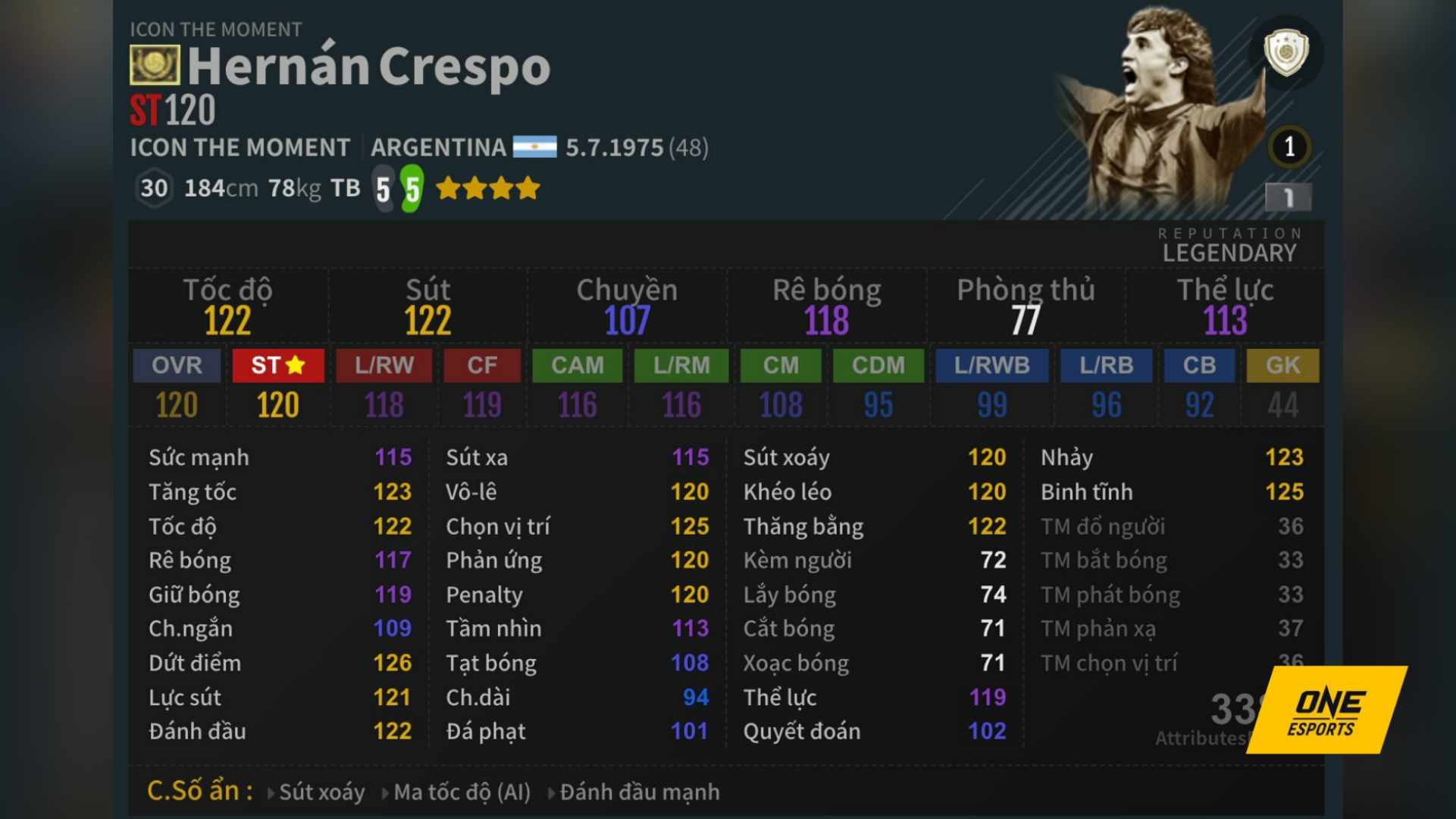This screenshot has width=1456, height=819.
Task: Click the LEGENDARY reputation text
Action: tap(1229, 253)
